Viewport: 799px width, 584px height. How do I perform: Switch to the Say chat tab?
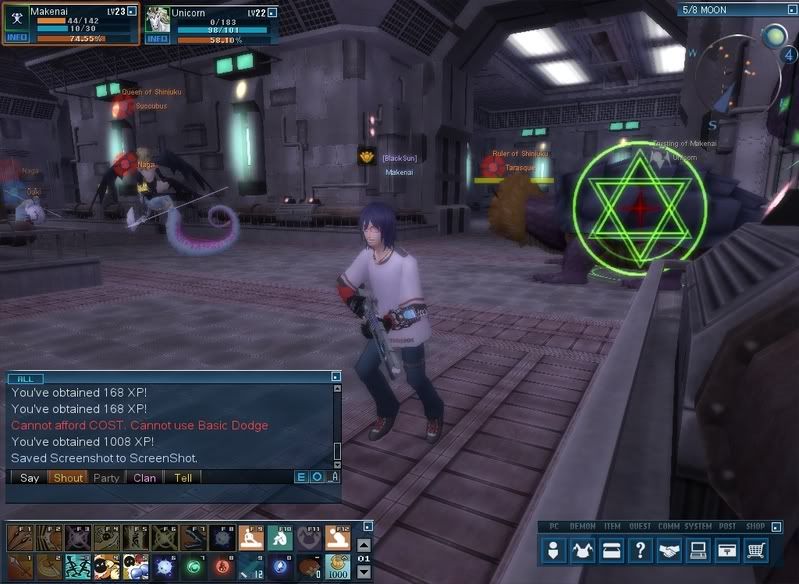pyautogui.click(x=30, y=478)
